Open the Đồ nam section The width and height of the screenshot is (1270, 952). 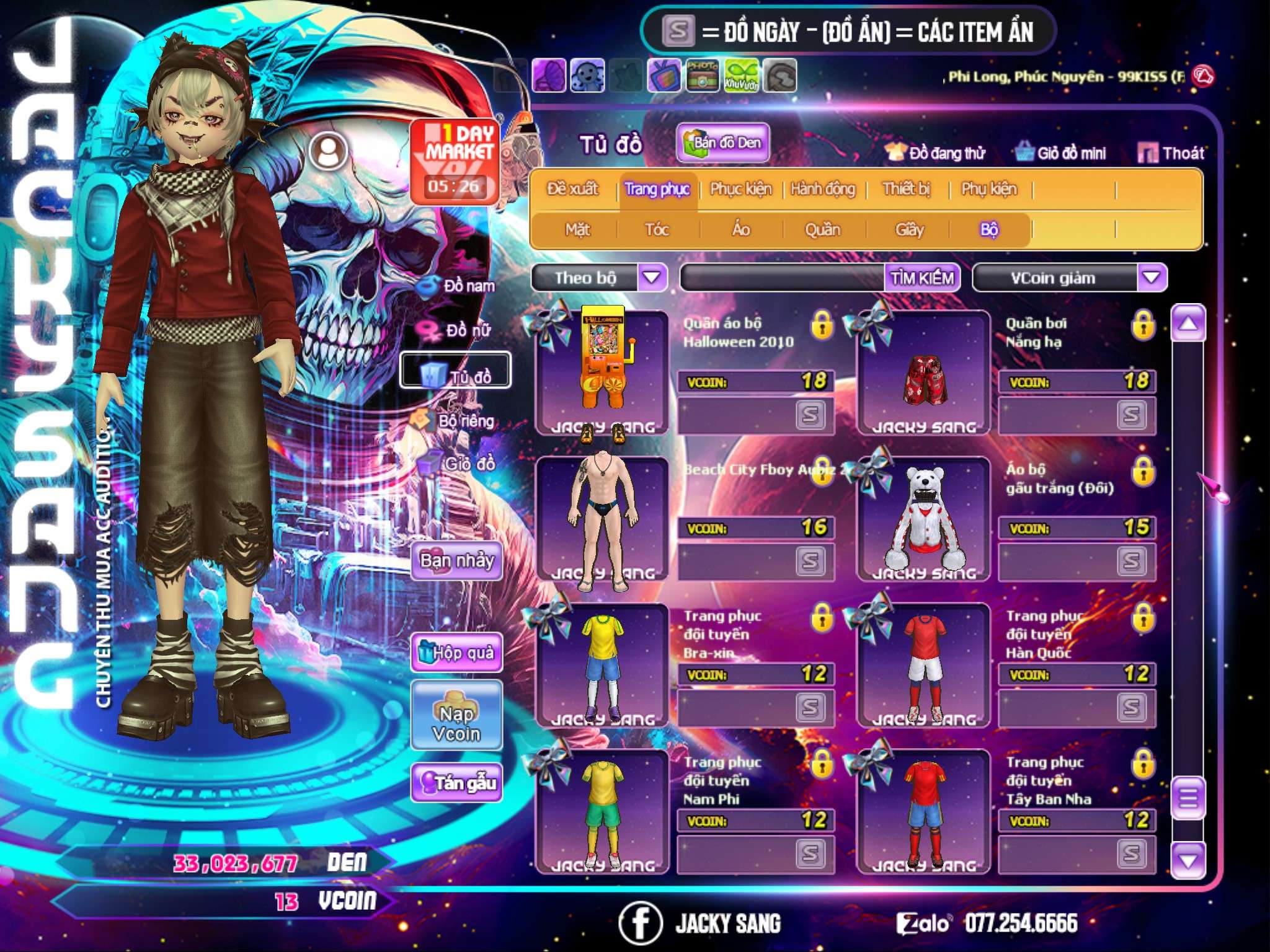tap(458, 286)
